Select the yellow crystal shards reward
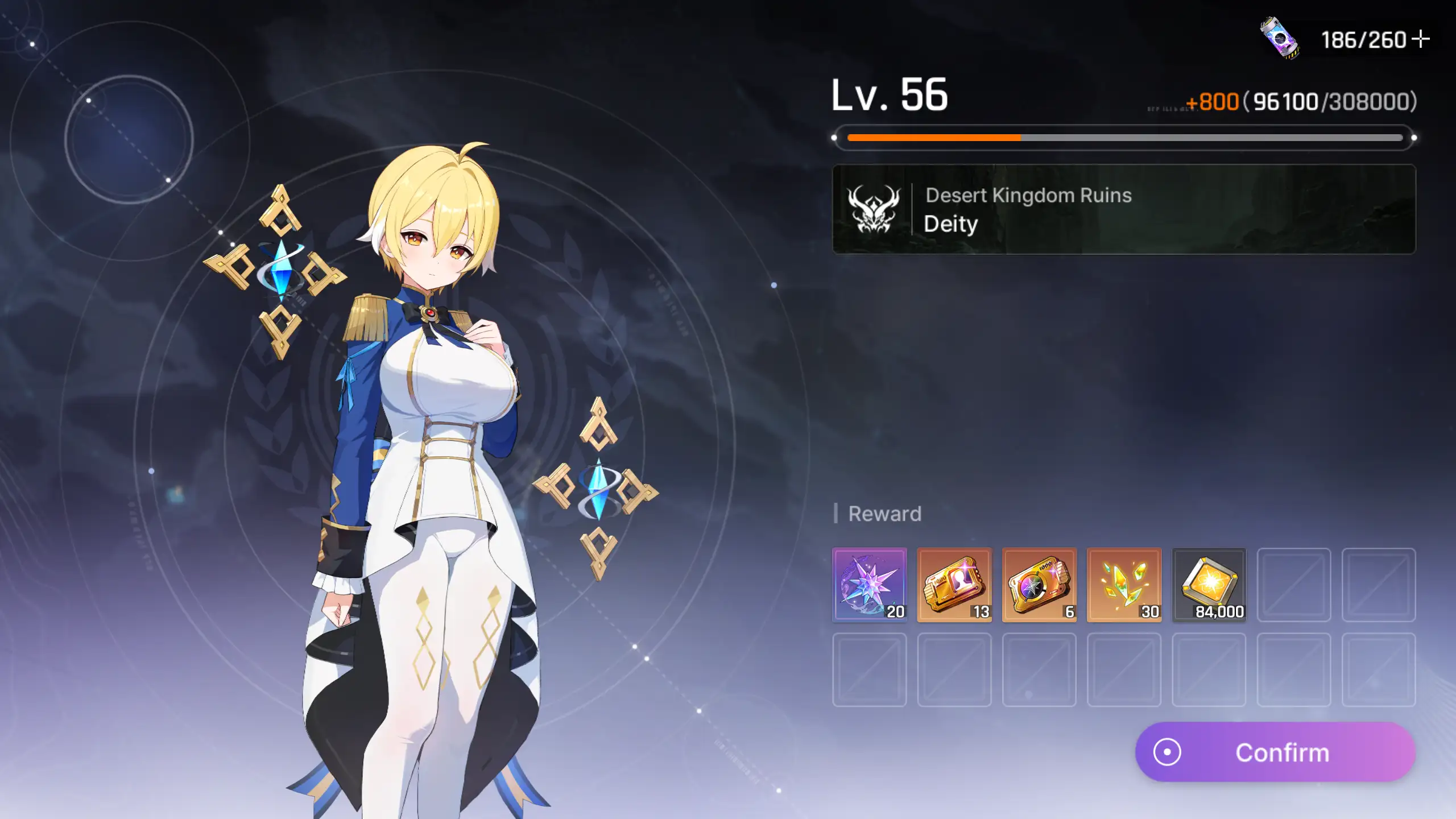This screenshot has height=819, width=1456. (x=1124, y=584)
